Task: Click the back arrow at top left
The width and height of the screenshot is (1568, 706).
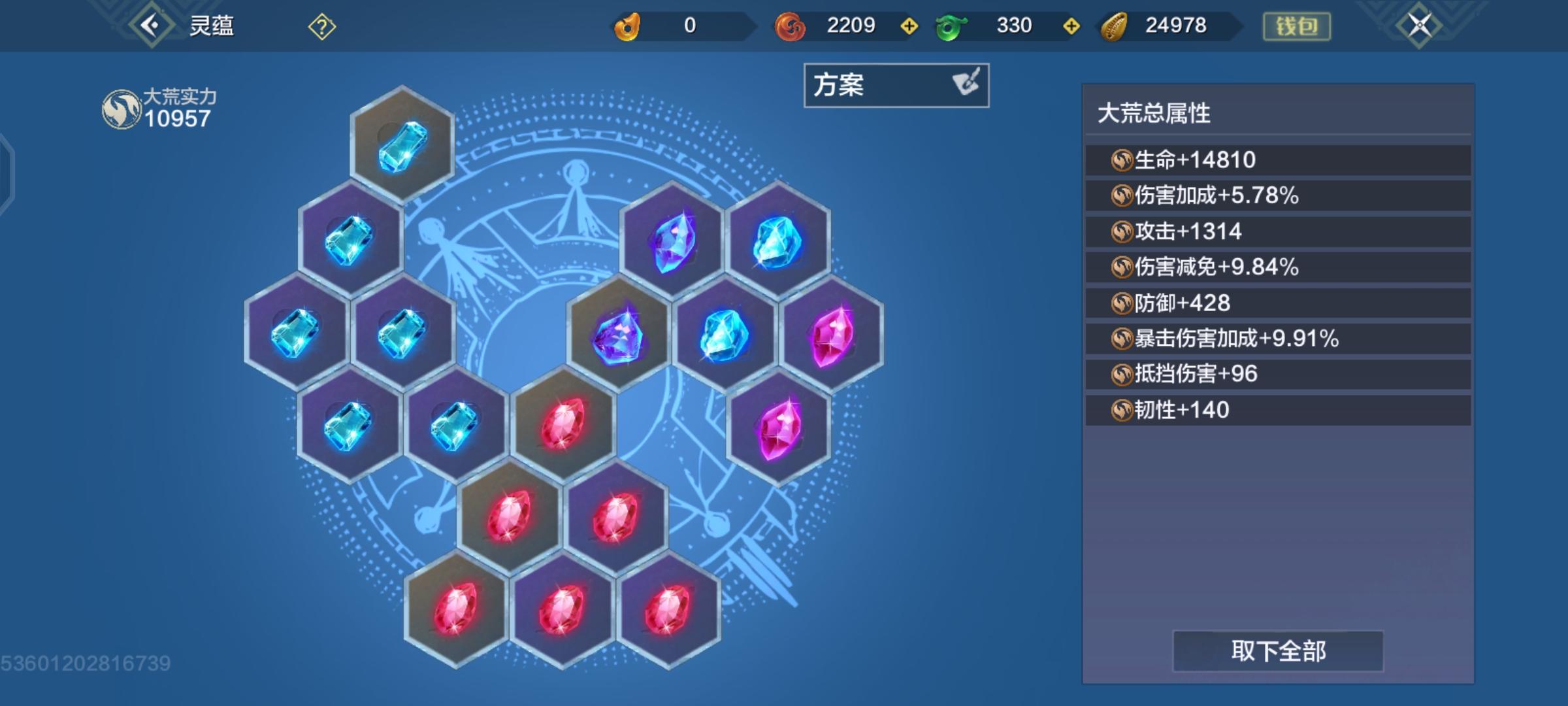Action: [x=152, y=25]
